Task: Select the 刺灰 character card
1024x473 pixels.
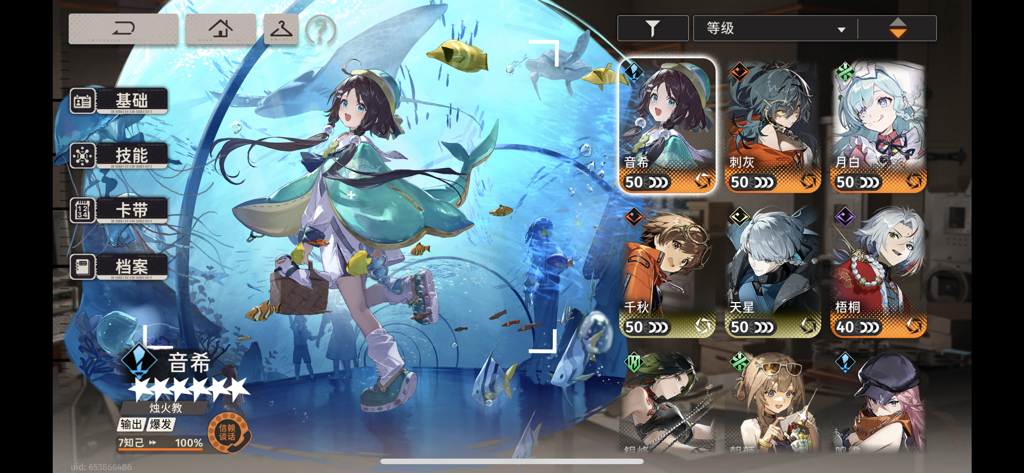Action: (x=774, y=125)
